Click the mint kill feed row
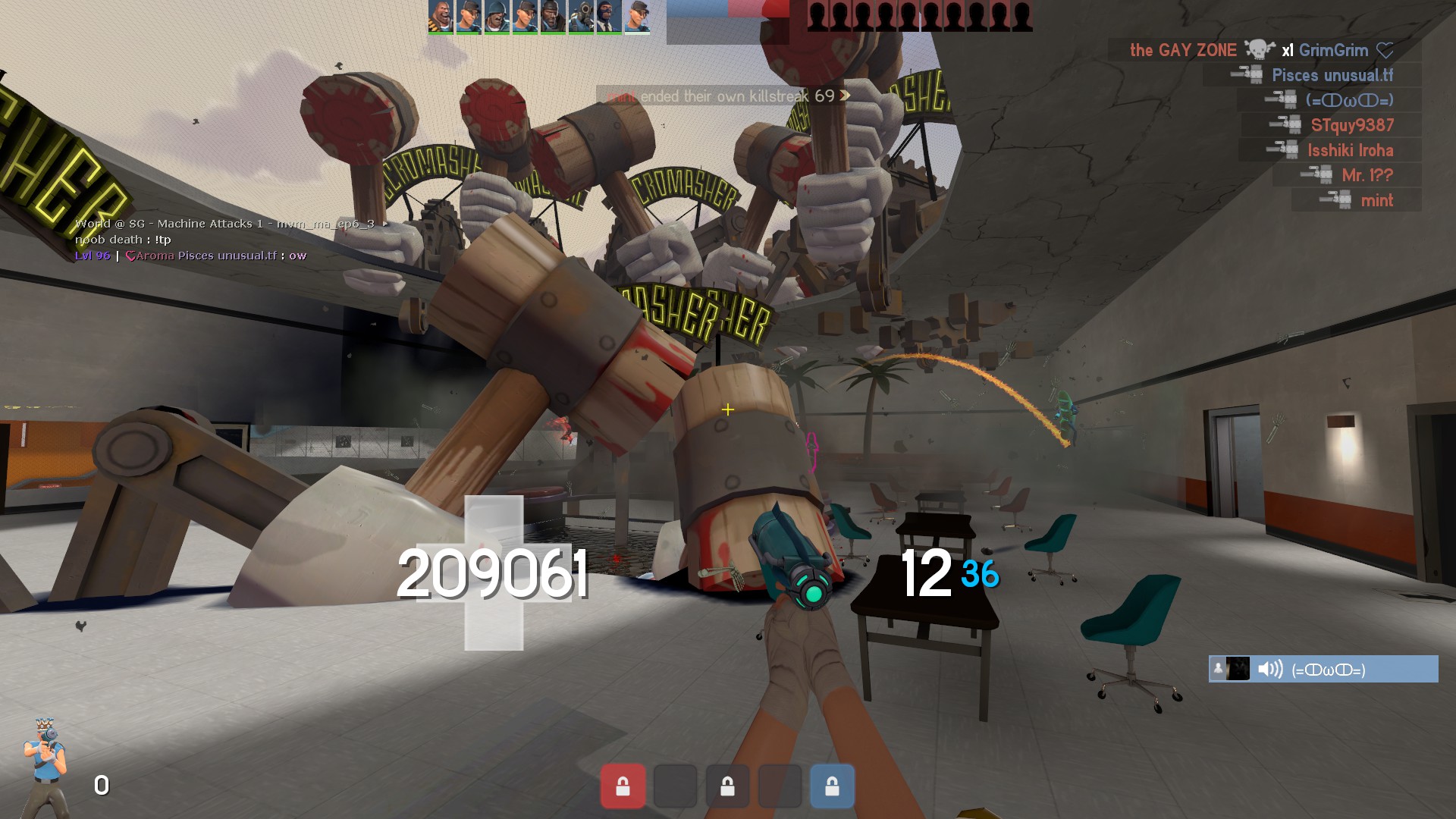Image resolution: width=1456 pixels, height=819 pixels. 1356,200
